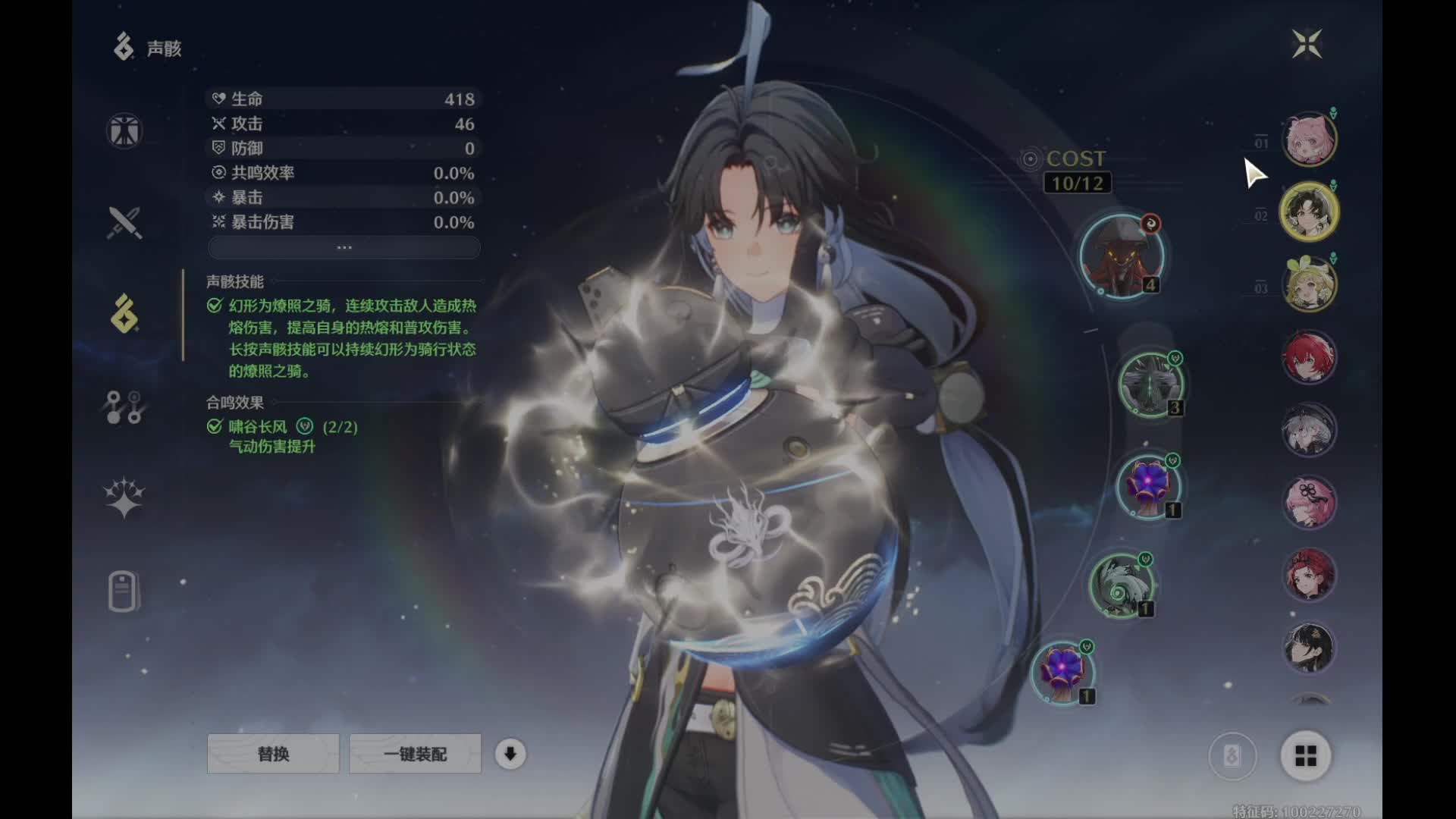The width and height of the screenshot is (1456, 819).
Task: Open the four-square grid view button
Action: click(x=1306, y=755)
